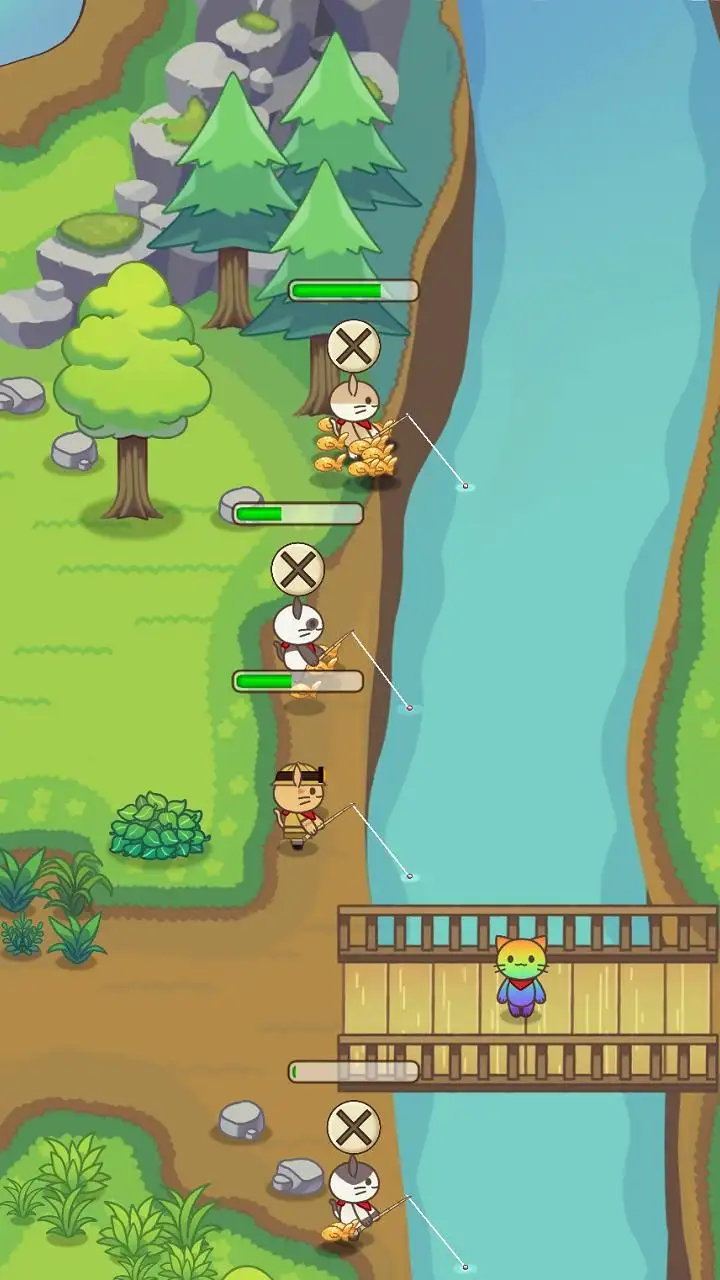Tap the X bubble above the cat below the bridge
Viewport: 720px width, 1280px height.
pos(354,1128)
